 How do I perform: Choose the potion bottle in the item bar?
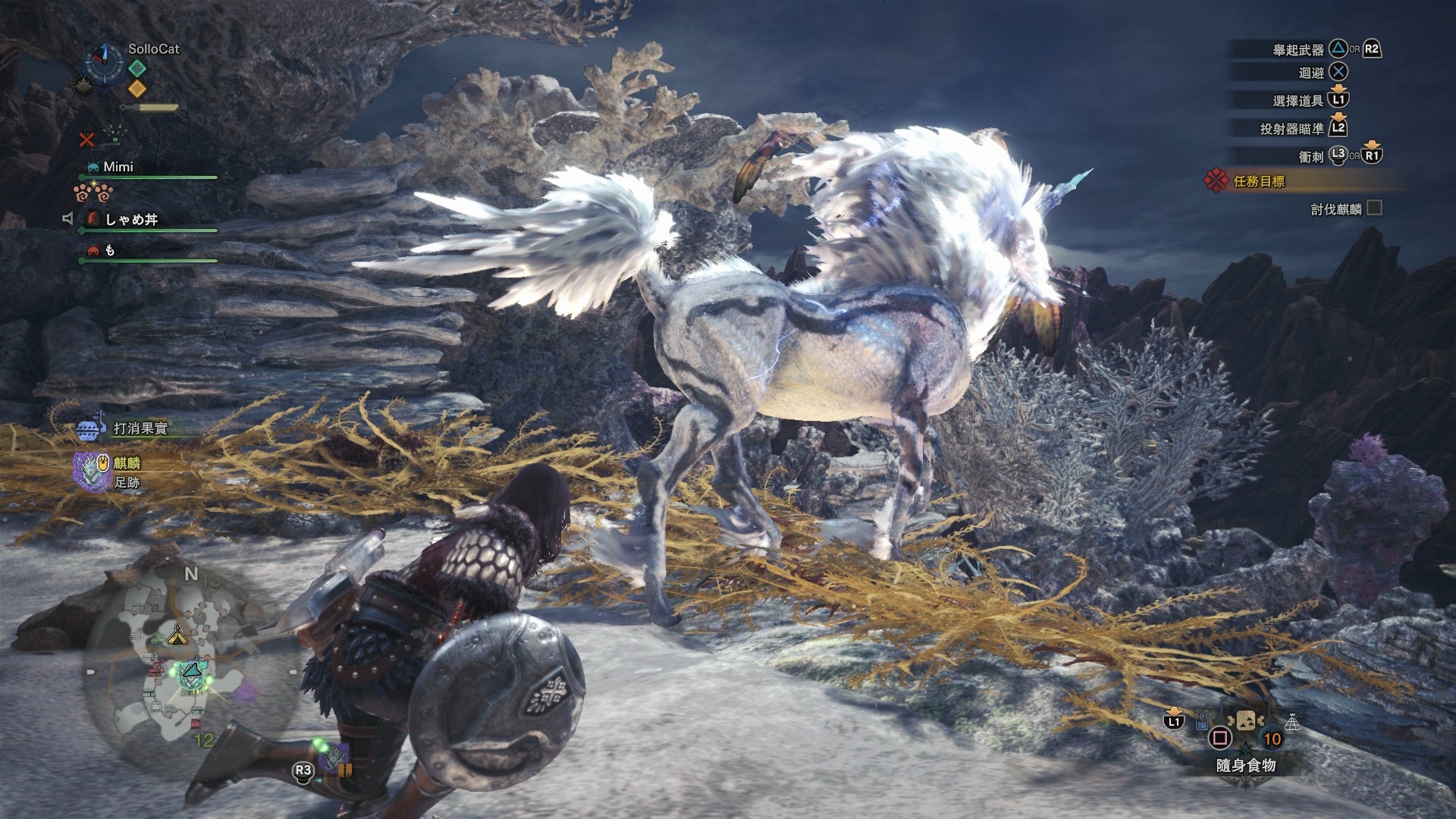point(1203,722)
